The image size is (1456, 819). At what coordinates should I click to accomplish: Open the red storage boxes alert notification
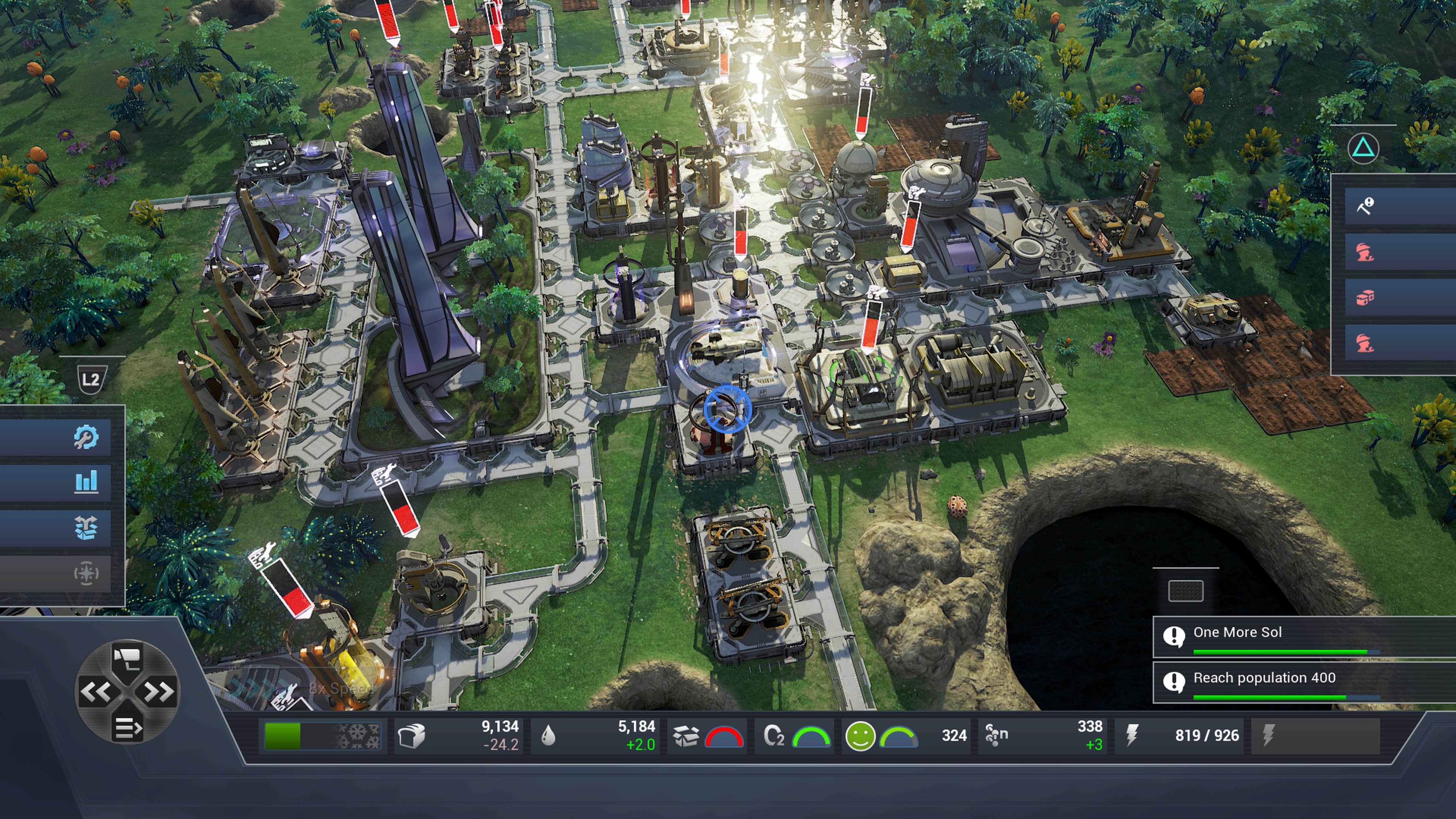click(1365, 298)
